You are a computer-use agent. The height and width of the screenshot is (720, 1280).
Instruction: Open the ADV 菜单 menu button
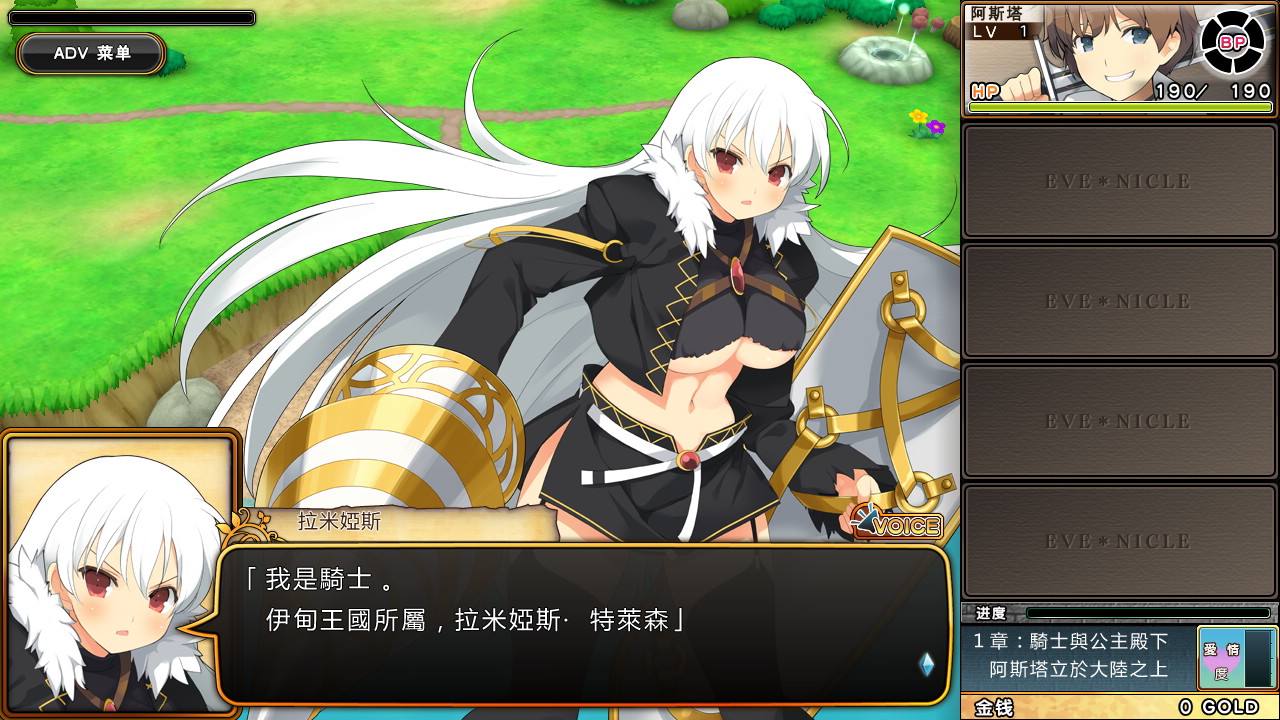91,53
